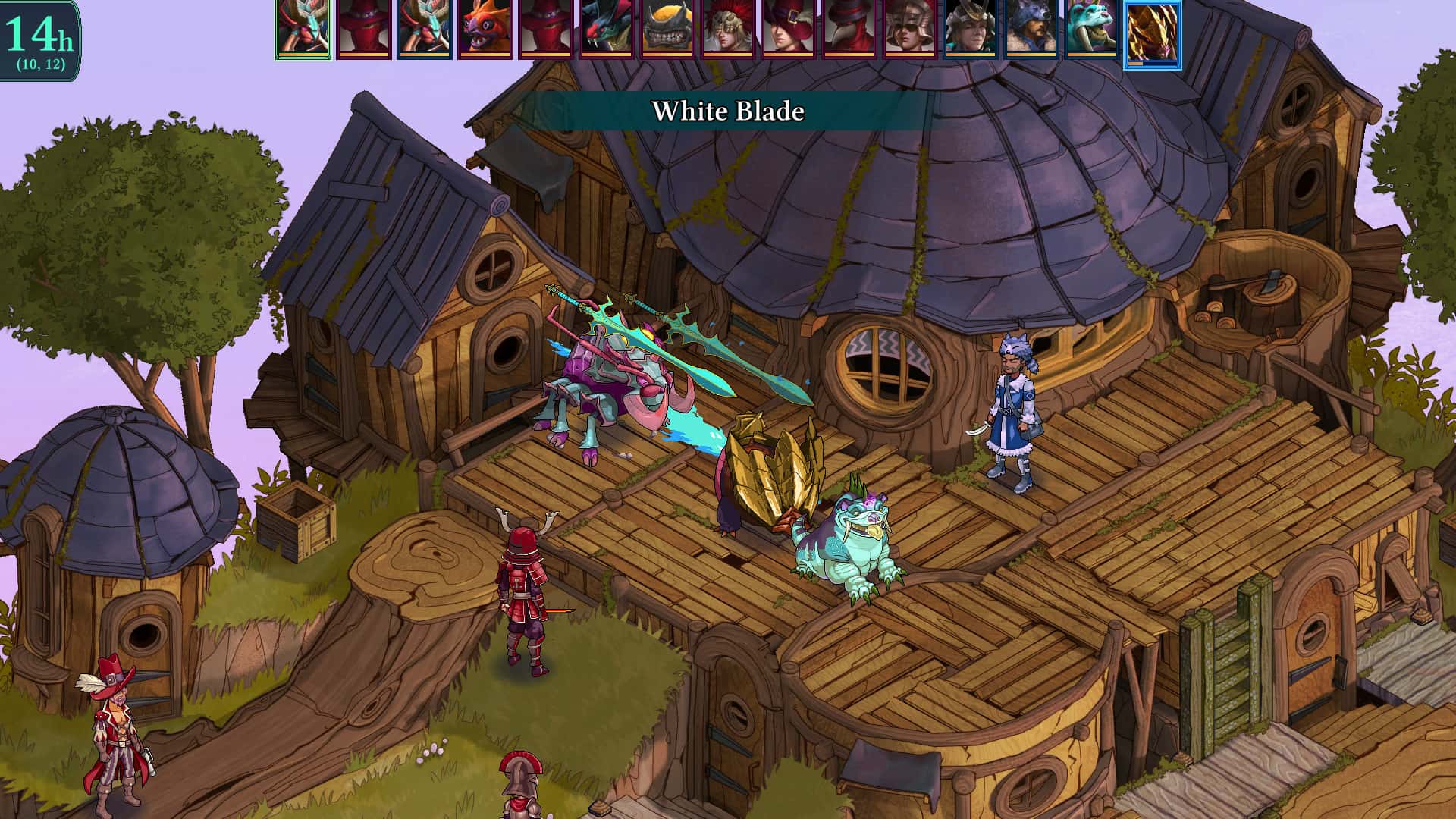Click the White Blade location banner
Image resolution: width=1456 pixels, height=819 pixels.
(x=728, y=111)
